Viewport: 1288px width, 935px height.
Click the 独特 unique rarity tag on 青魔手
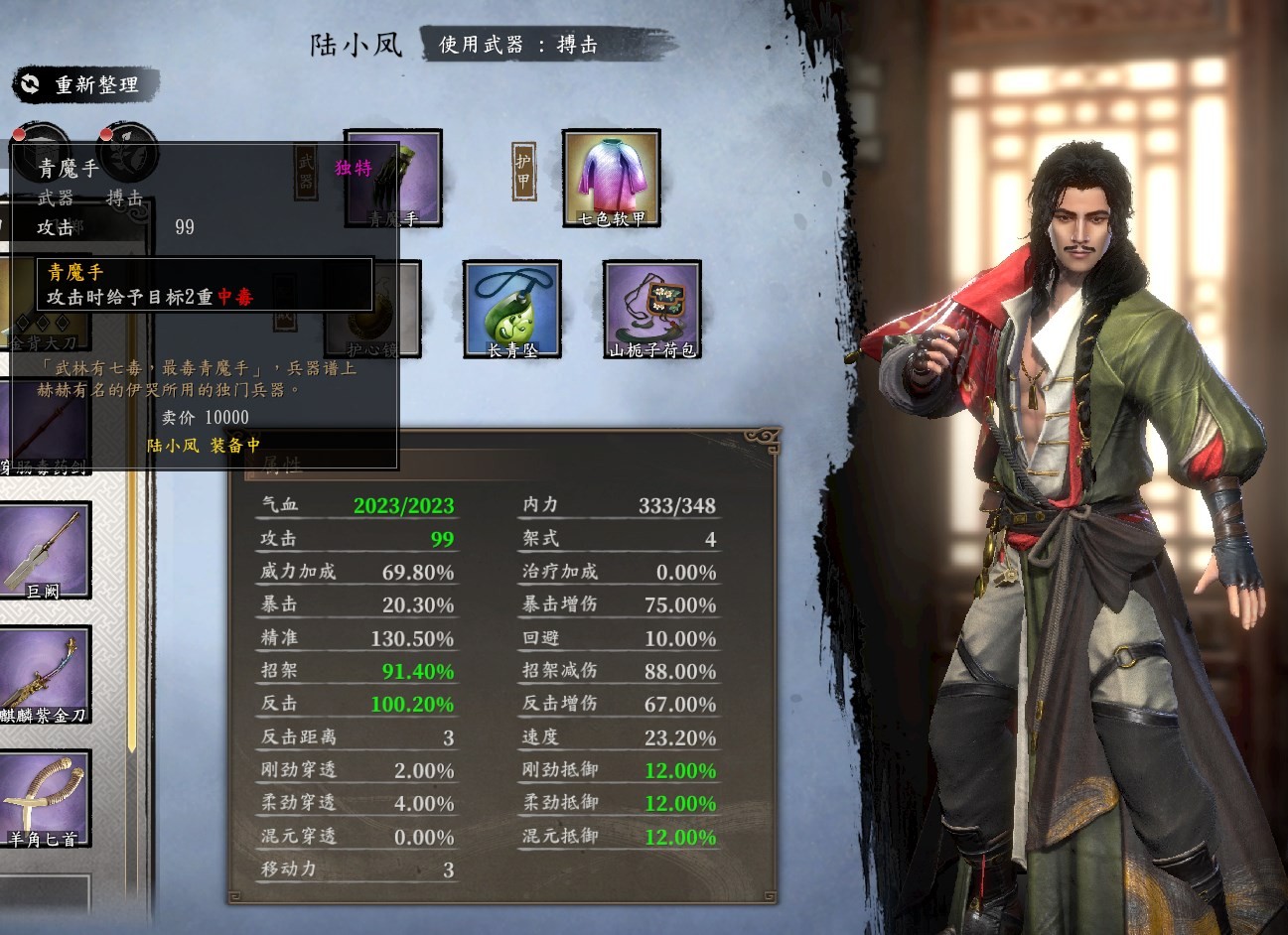[355, 168]
